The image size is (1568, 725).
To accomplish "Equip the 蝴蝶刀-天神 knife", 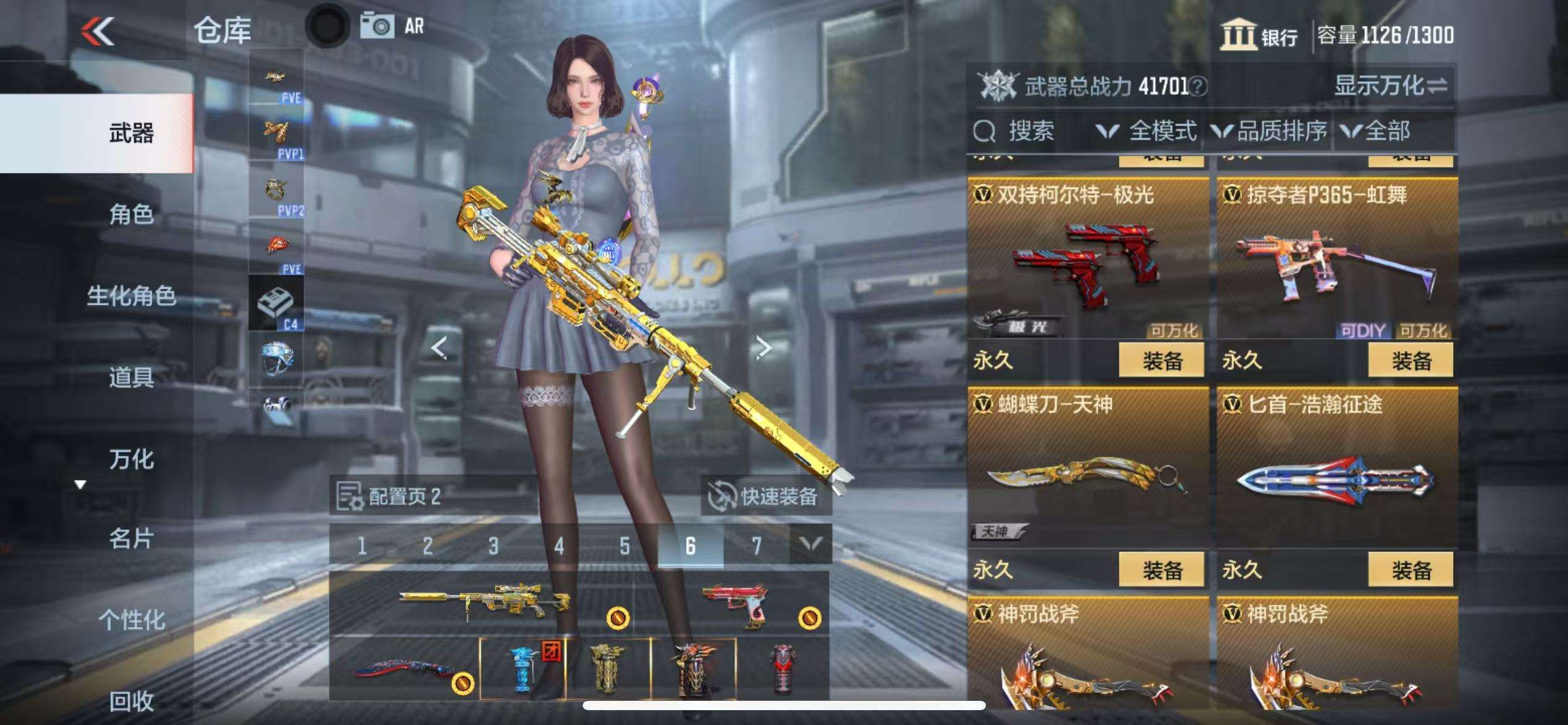I will [x=1161, y=569].
